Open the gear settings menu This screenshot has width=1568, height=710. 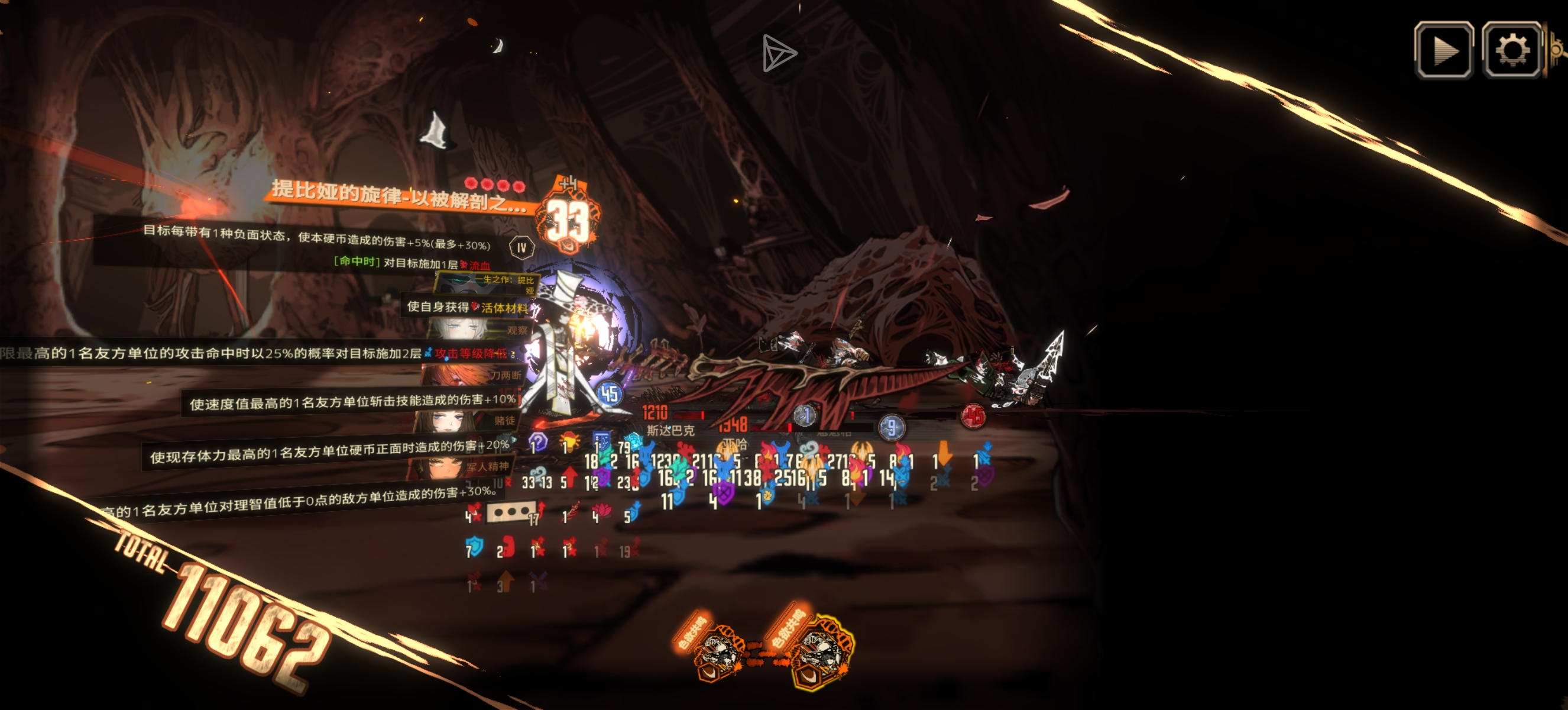click(1511, 50)
